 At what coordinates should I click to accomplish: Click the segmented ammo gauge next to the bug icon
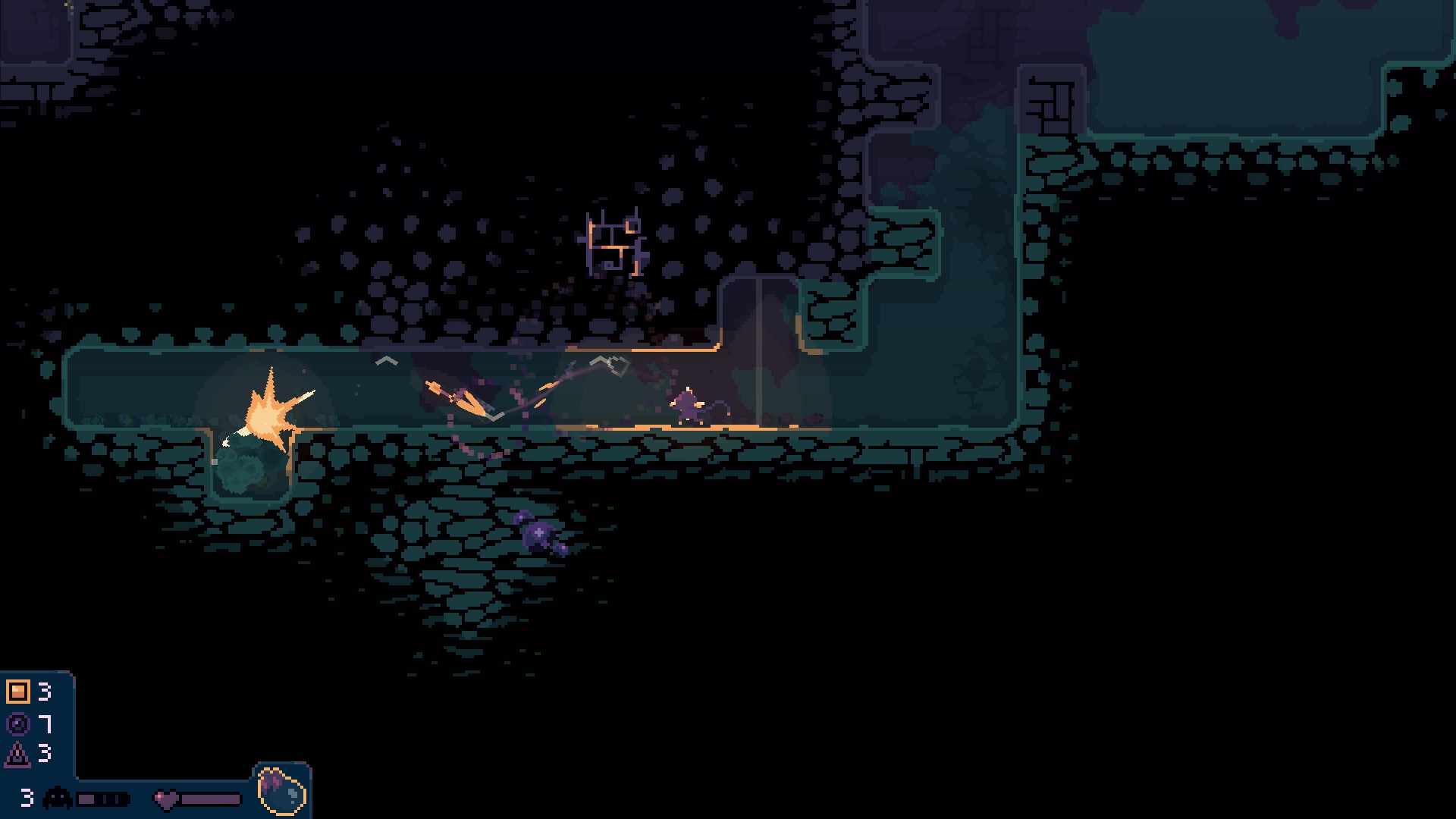coord(102,797)
